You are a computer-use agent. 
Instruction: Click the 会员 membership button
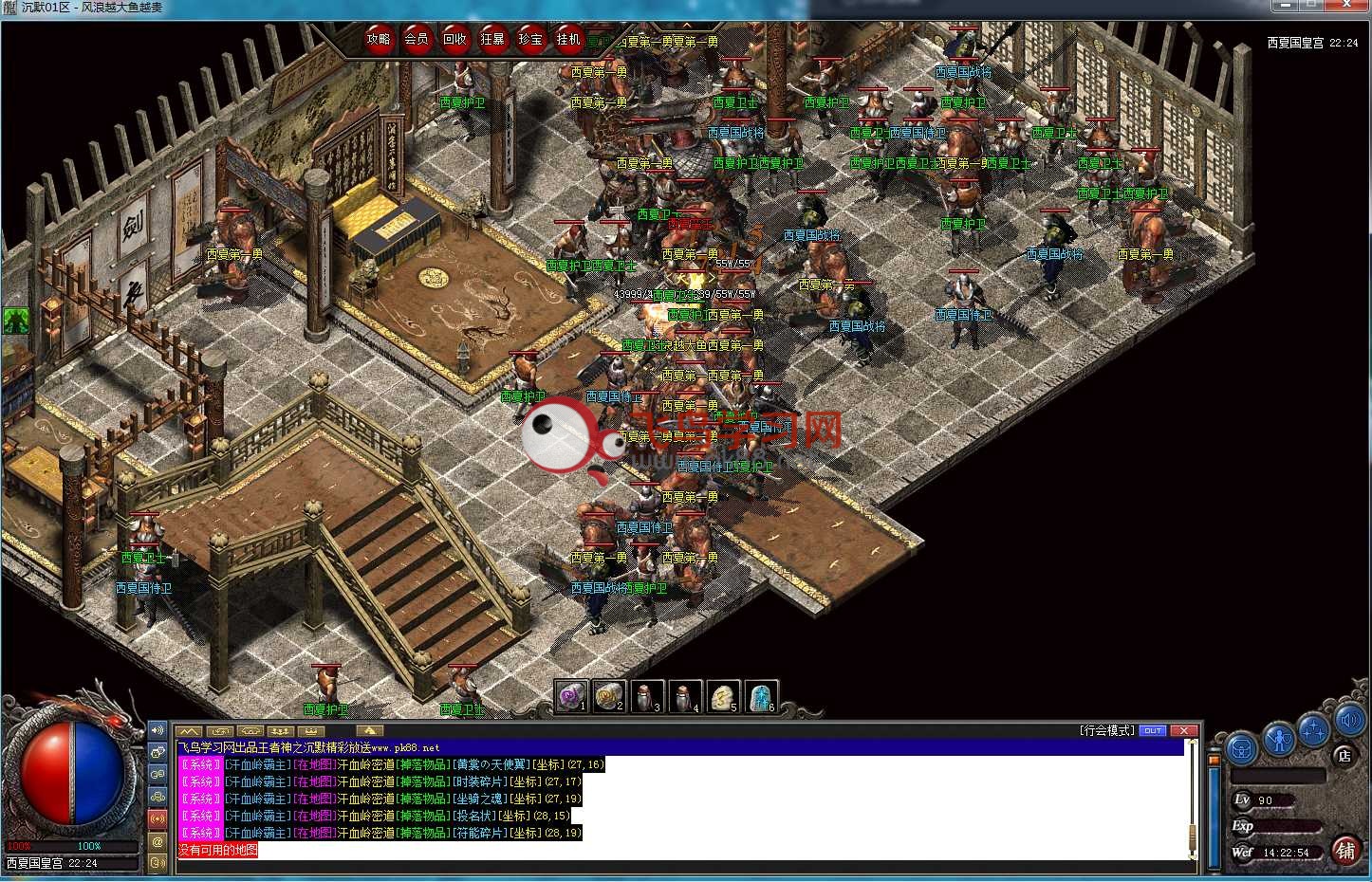[x=417, y=40]
